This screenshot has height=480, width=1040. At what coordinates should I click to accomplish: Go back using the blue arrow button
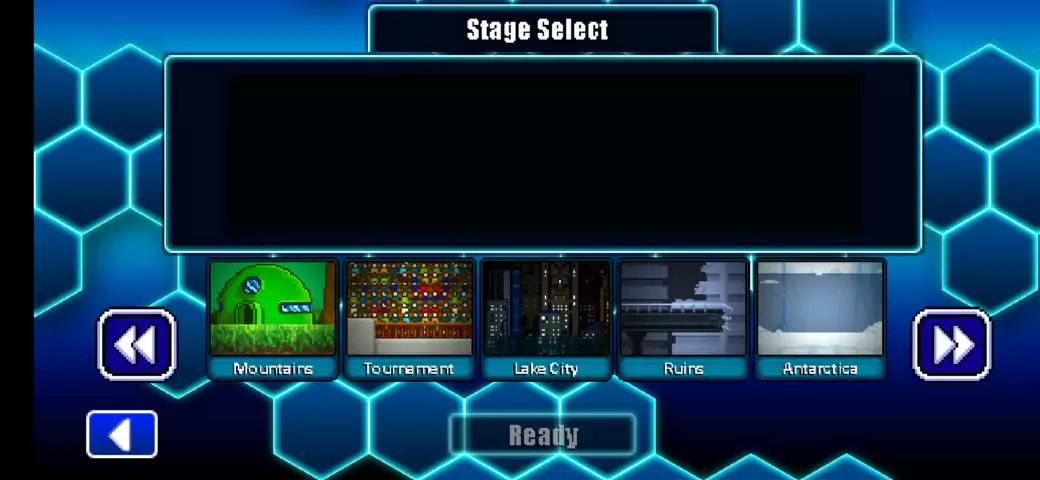[122, 434]
